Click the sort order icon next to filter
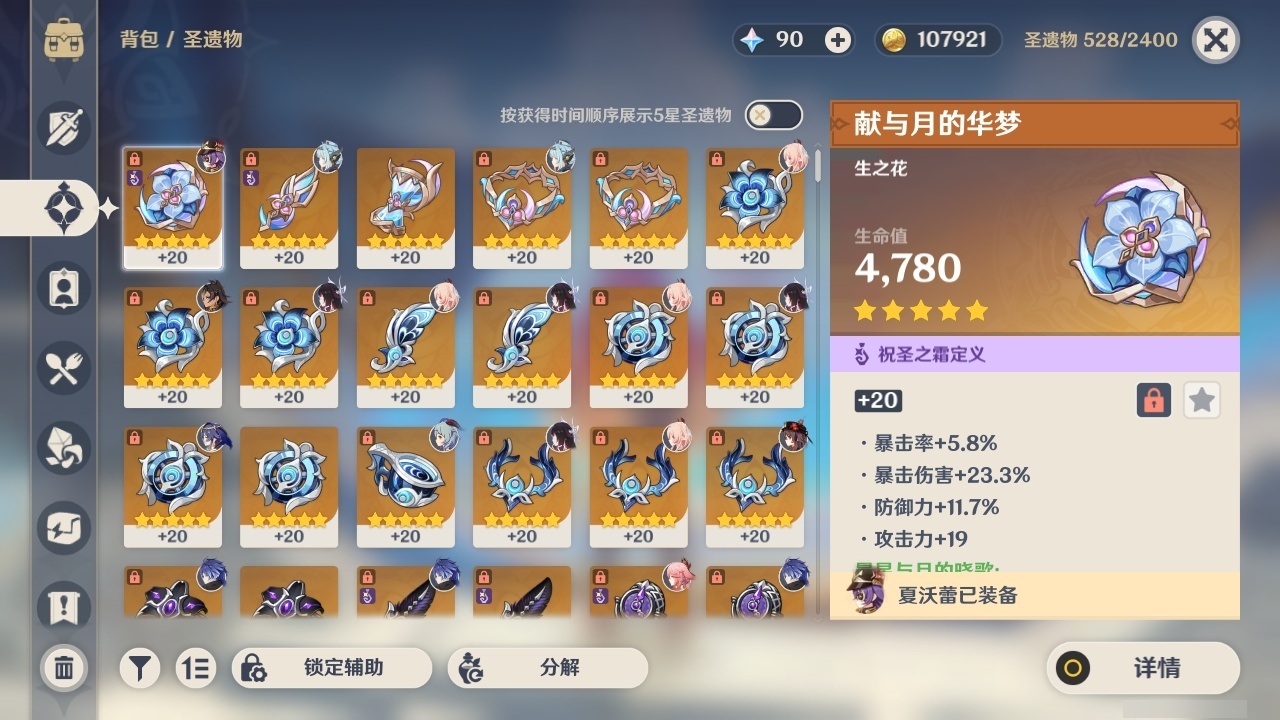This screenshot has width=1280, height=720. point(196,667)
